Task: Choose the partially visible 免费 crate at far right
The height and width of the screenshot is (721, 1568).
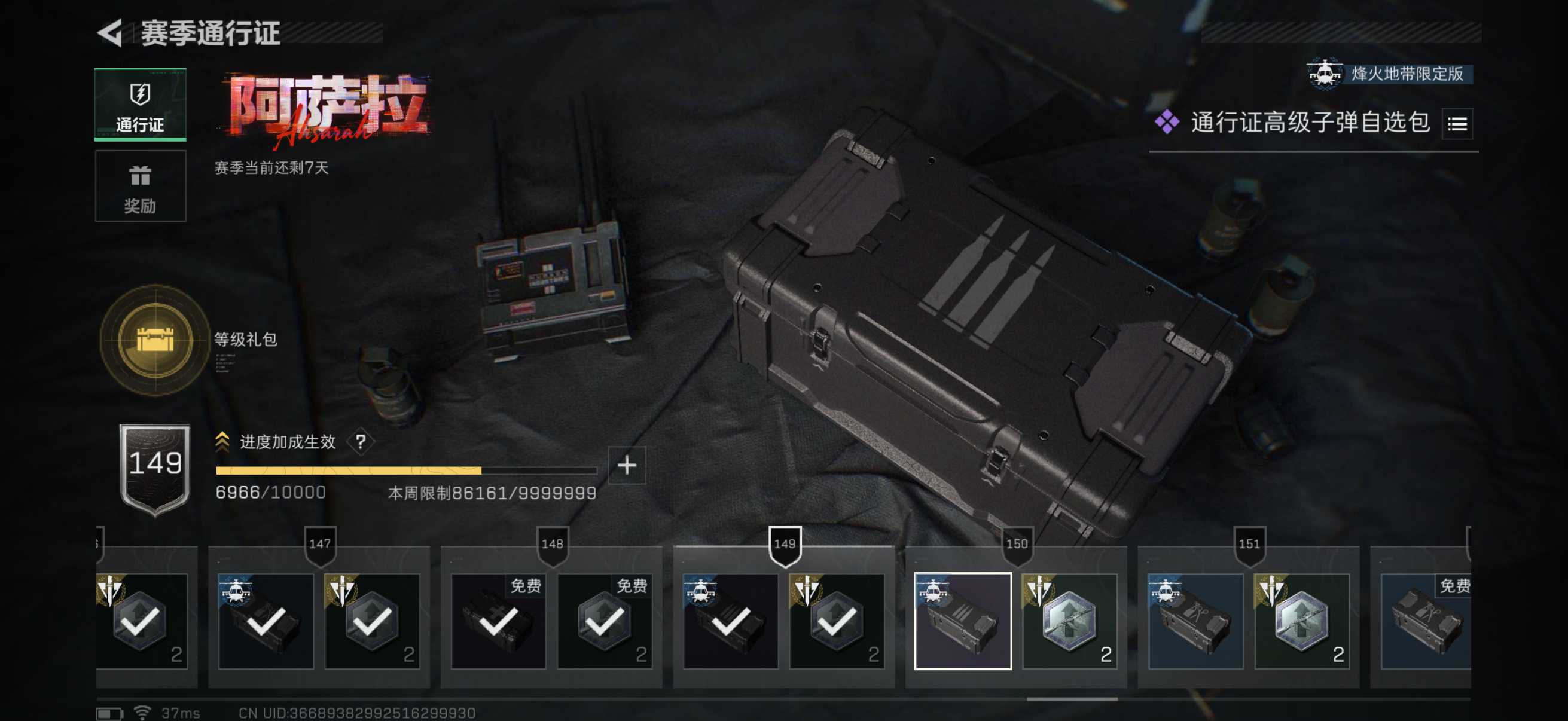Action: pos(1426,621)
